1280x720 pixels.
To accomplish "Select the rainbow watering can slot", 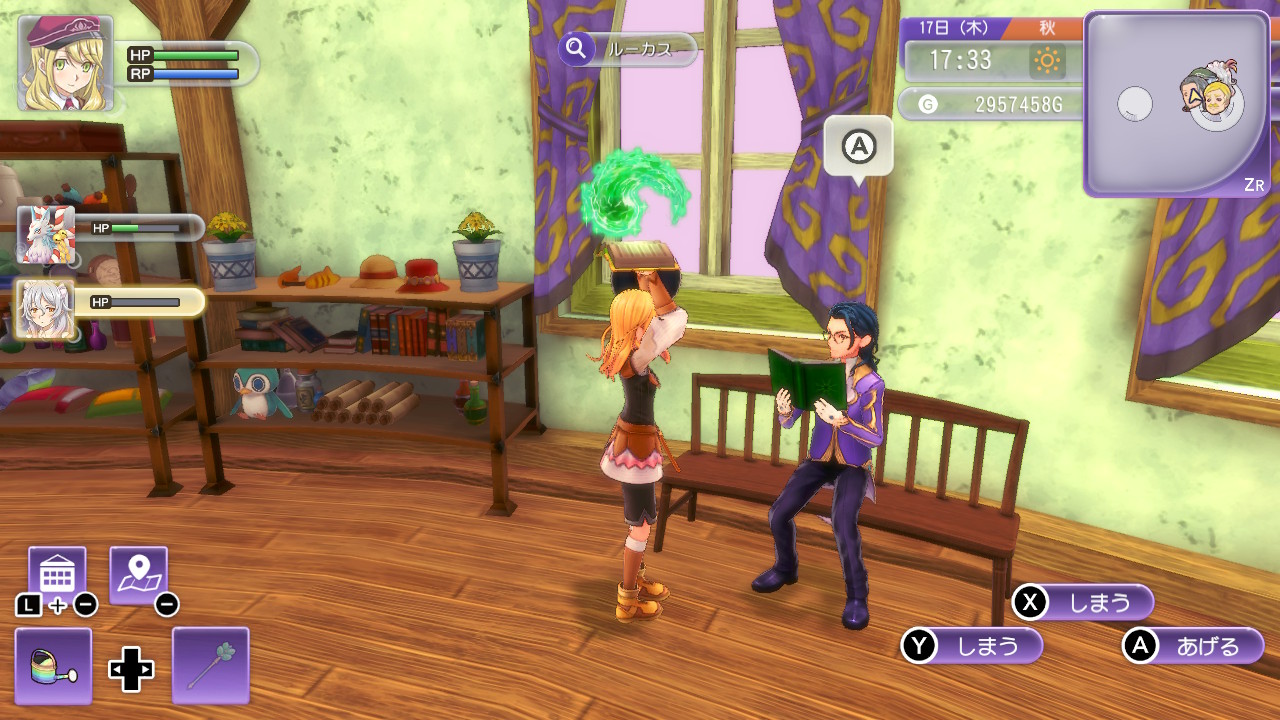I will (x=54, y=666).
